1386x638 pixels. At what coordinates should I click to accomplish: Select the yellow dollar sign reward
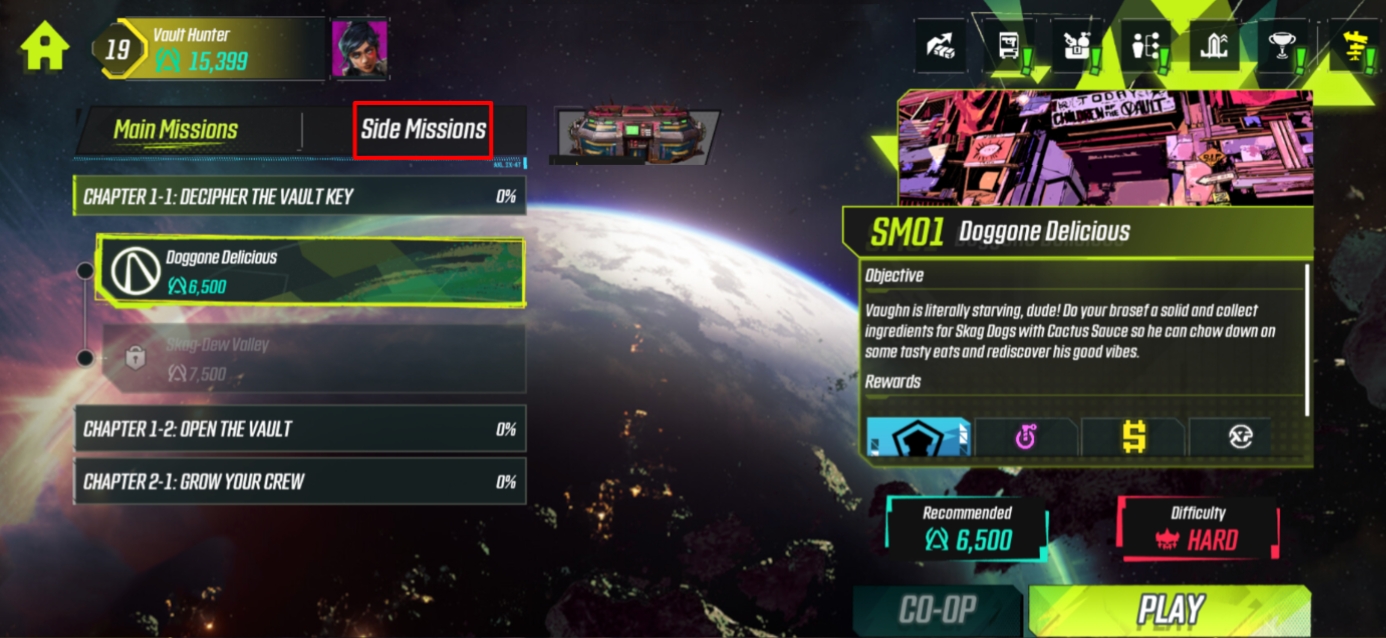[x=1132, y=437]
